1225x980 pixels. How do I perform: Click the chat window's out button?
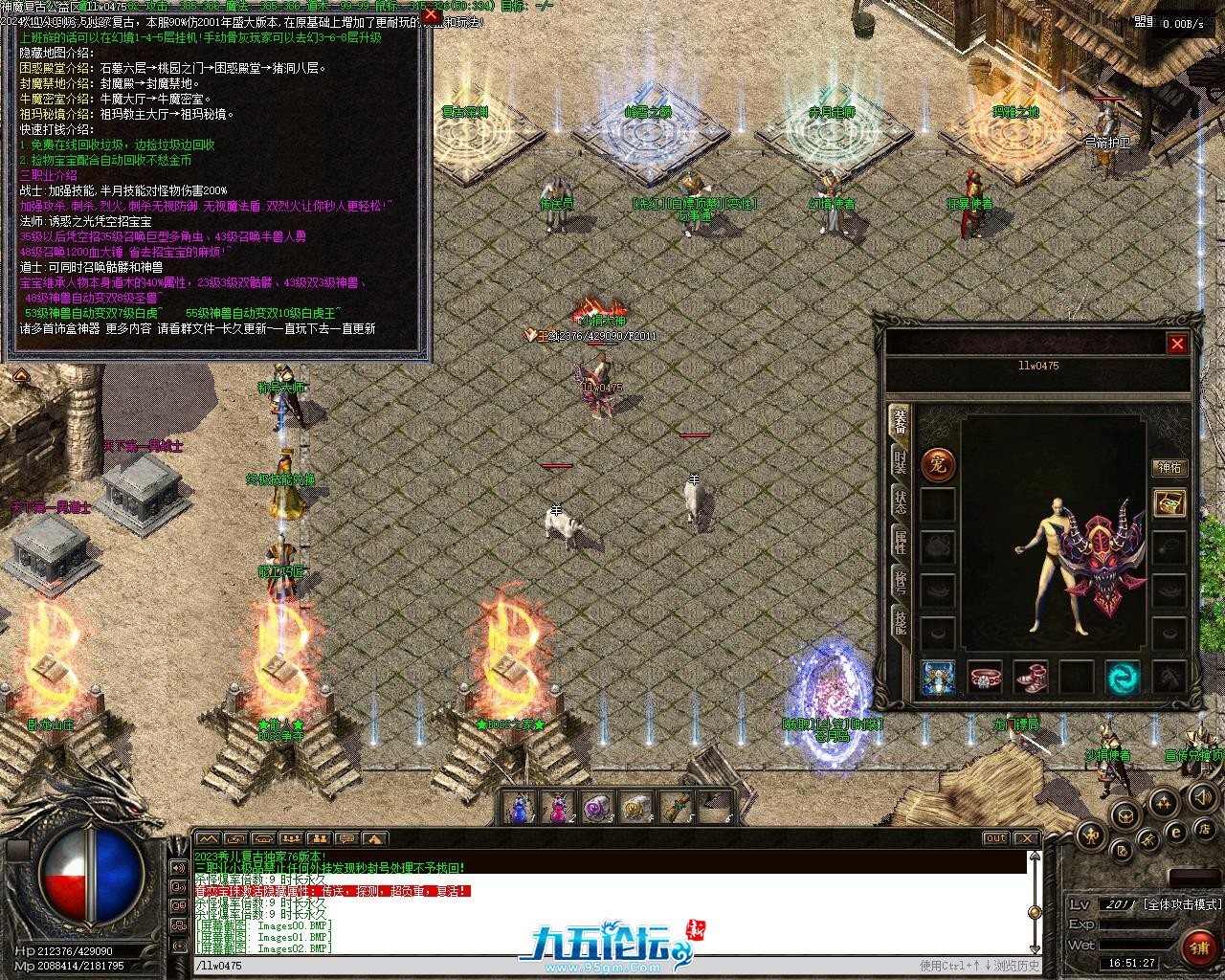pos(995,838)
